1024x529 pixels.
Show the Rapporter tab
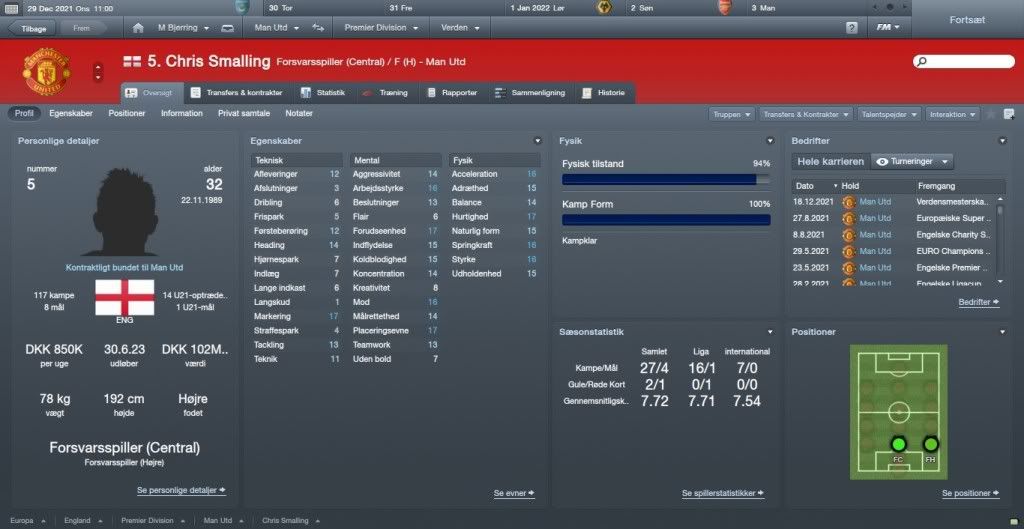coord(453,93)
